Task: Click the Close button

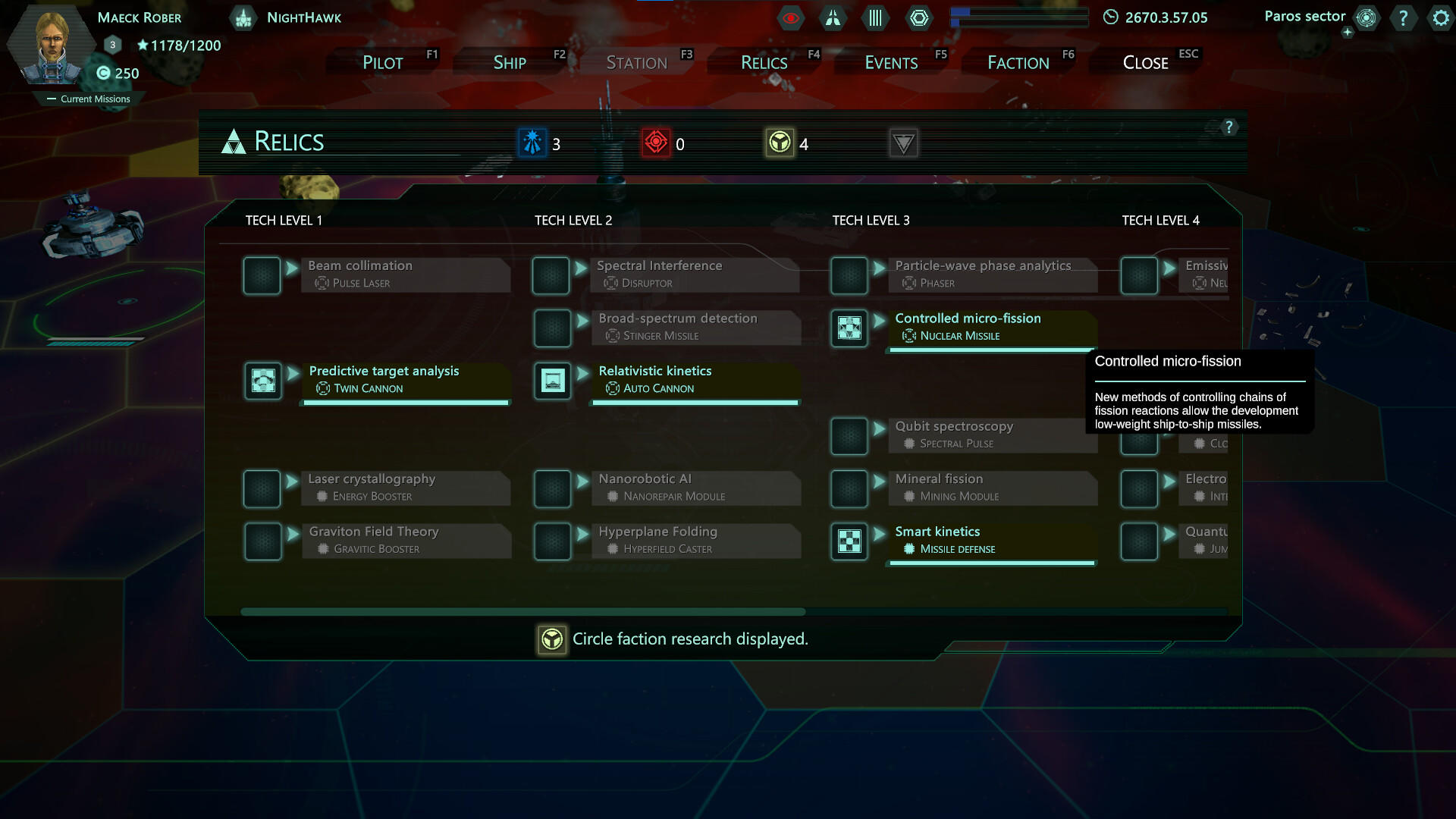Action: click(1145, 62)
